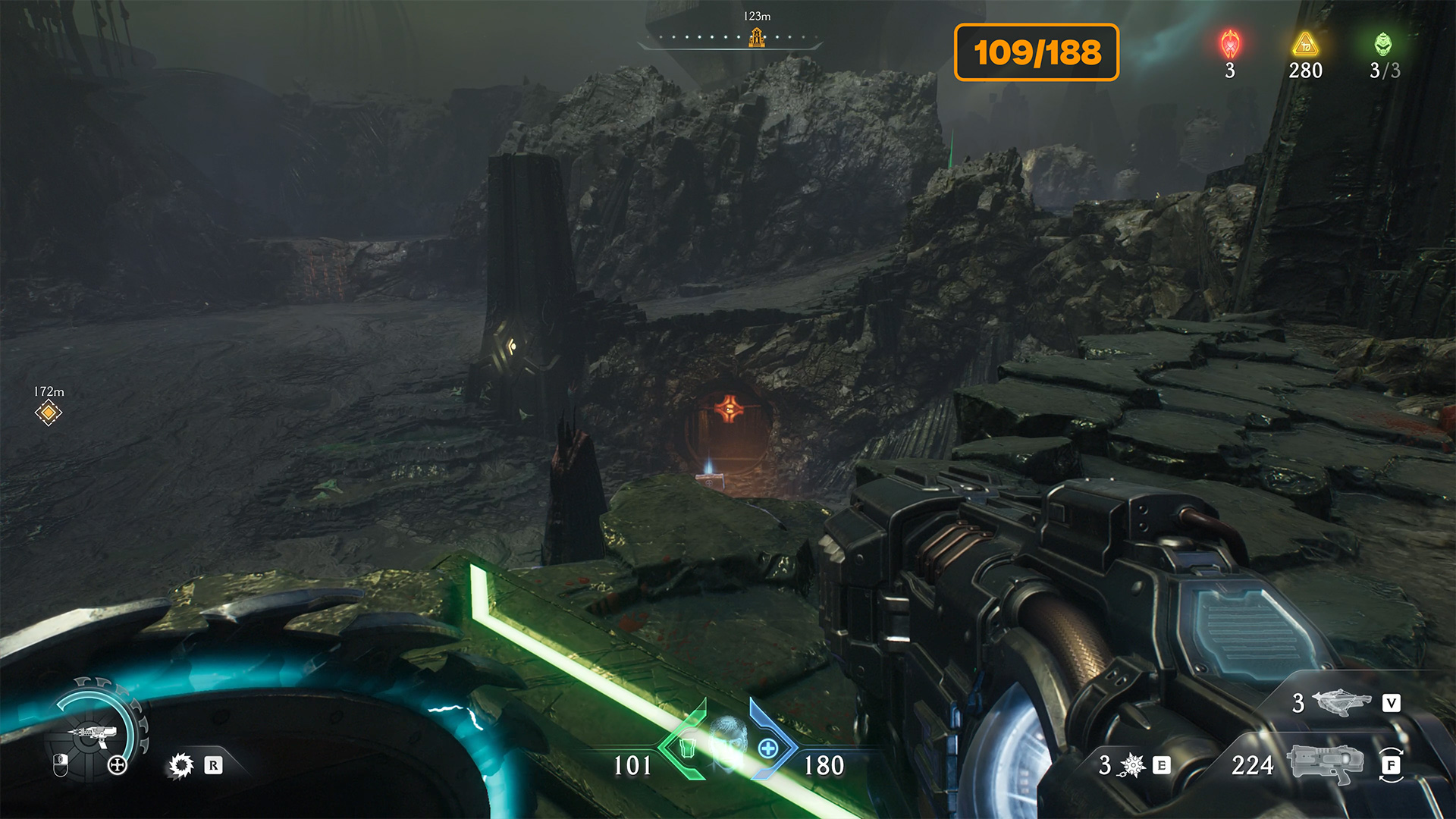The height and width of the screenshot is (819, 1456).
Task: Click the tower objective marker on the compass
Action: (x=756, y=37)
